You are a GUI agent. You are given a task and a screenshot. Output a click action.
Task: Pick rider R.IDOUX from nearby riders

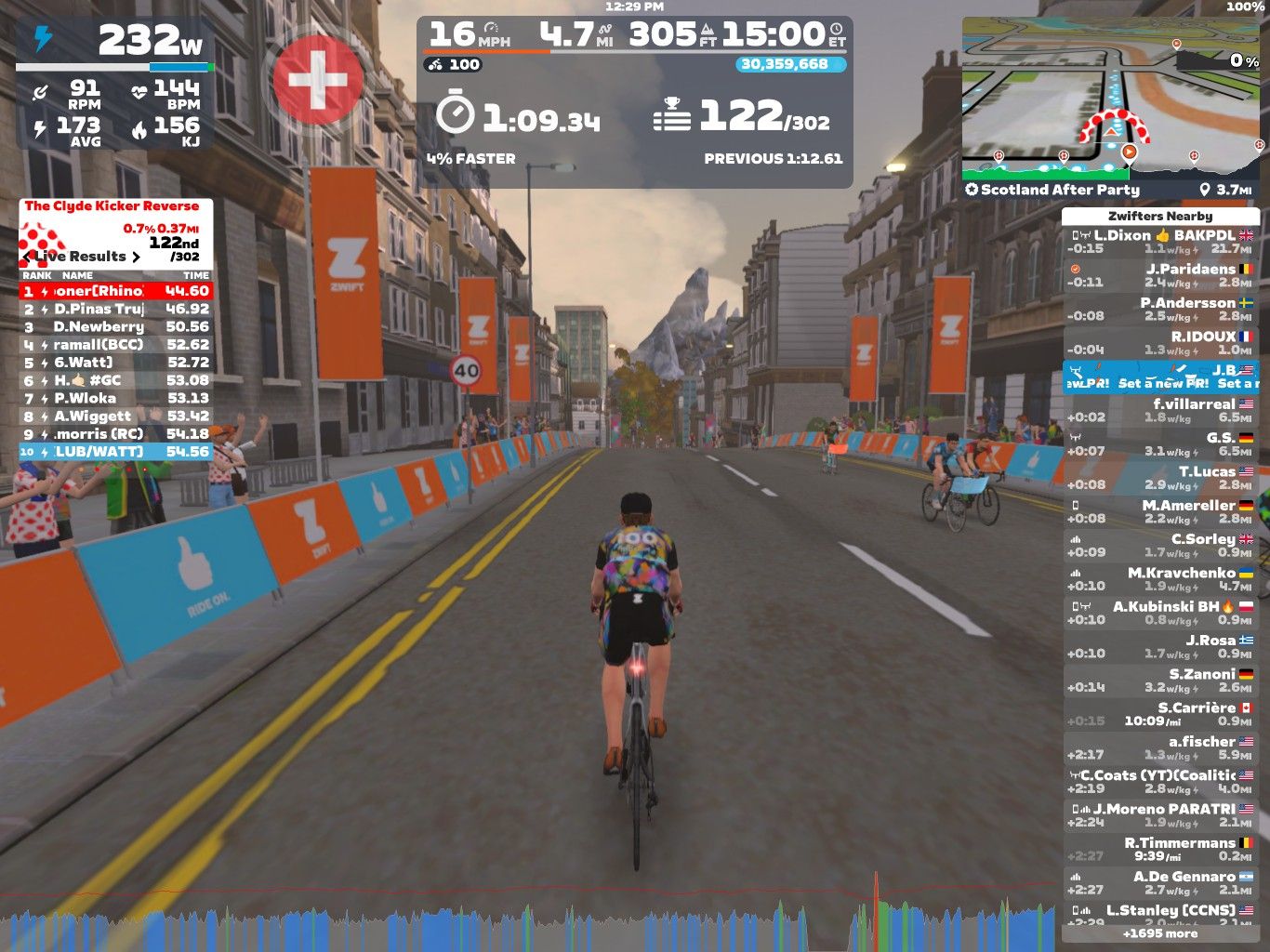click(1159, 343)
